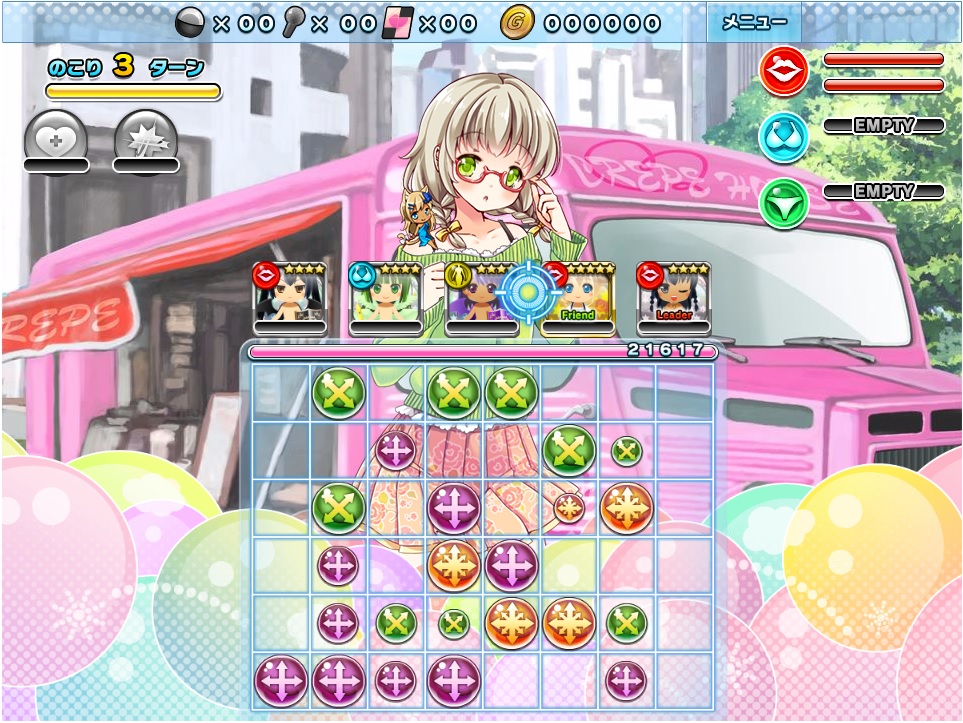Tap the small orange orb on the board
963x723 pixels.
(x=569, y=507)
